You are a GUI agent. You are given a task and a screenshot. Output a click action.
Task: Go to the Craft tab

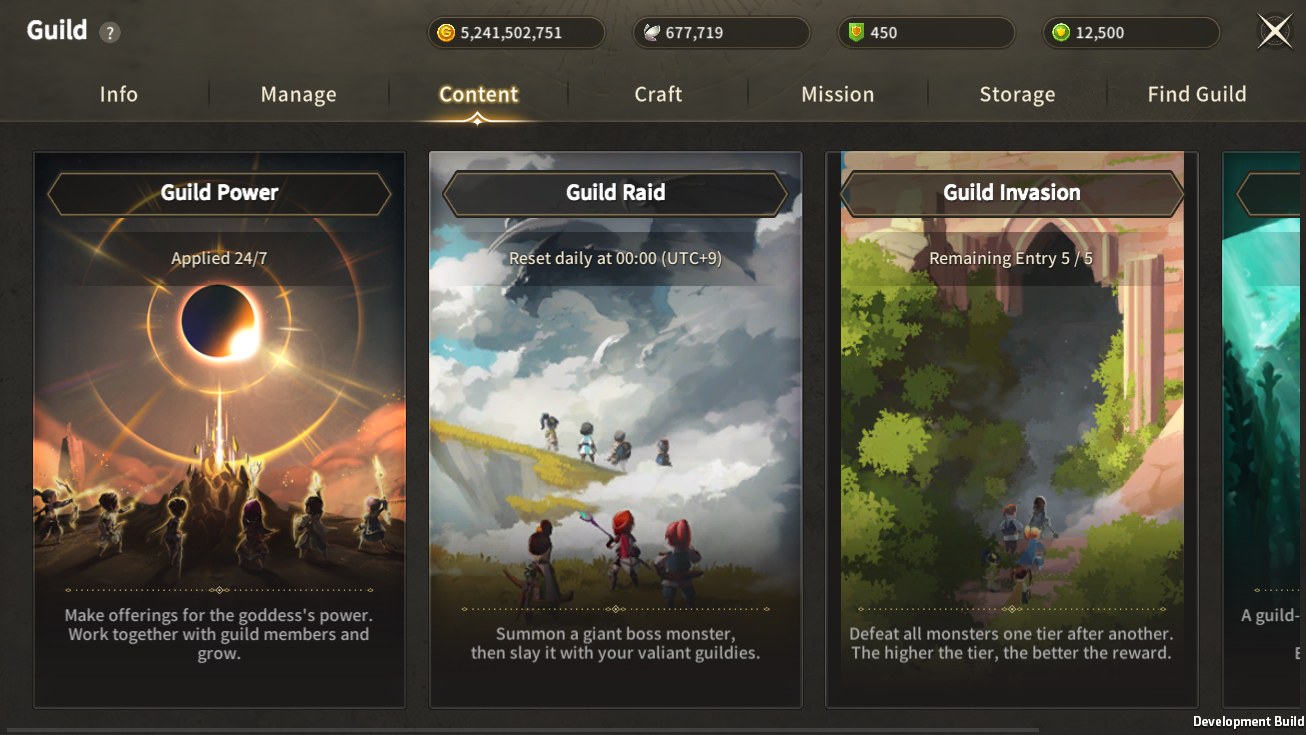click(x=658, y=94)
